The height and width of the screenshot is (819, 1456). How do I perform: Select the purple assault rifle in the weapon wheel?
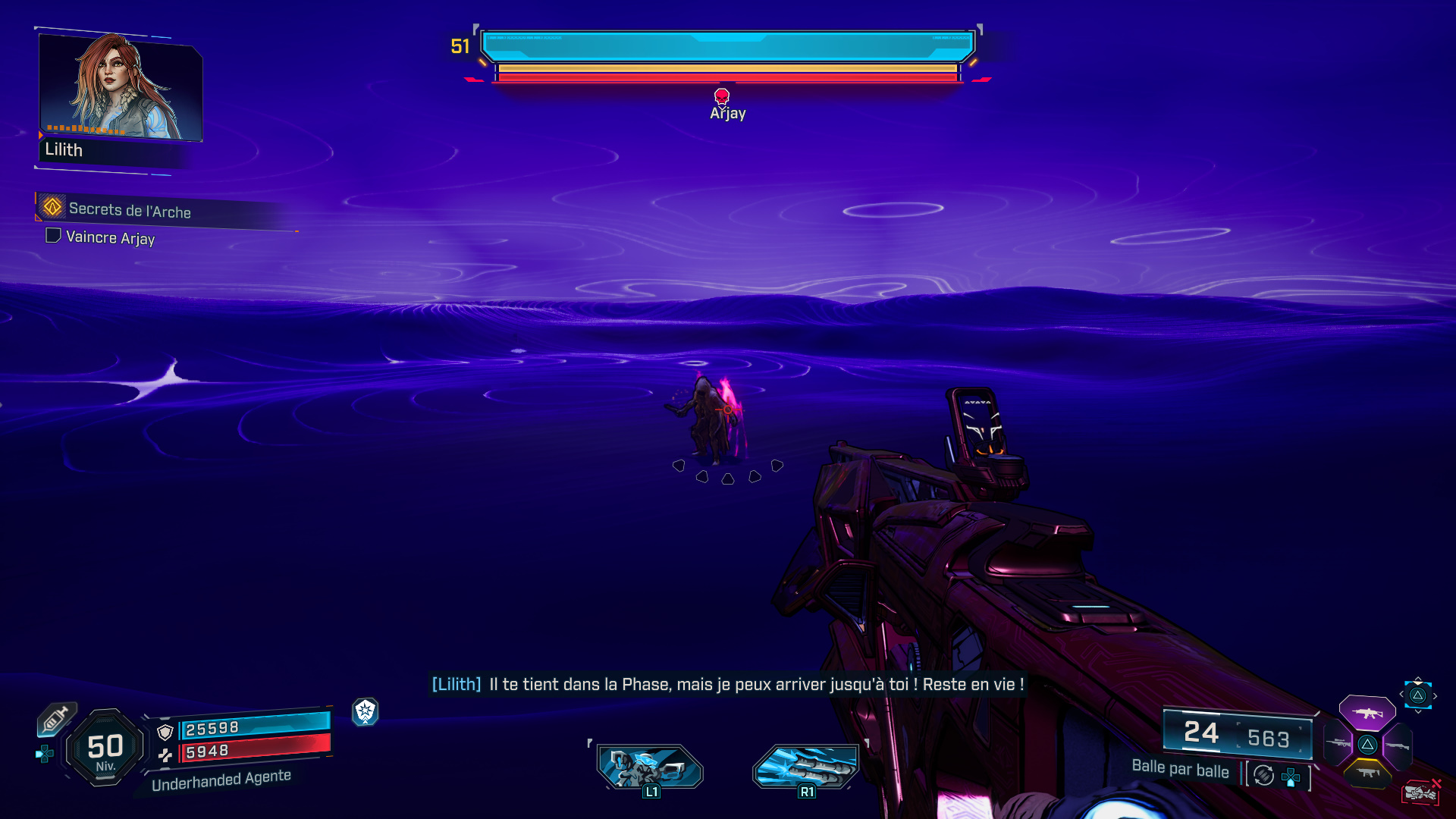(1367, 713)
